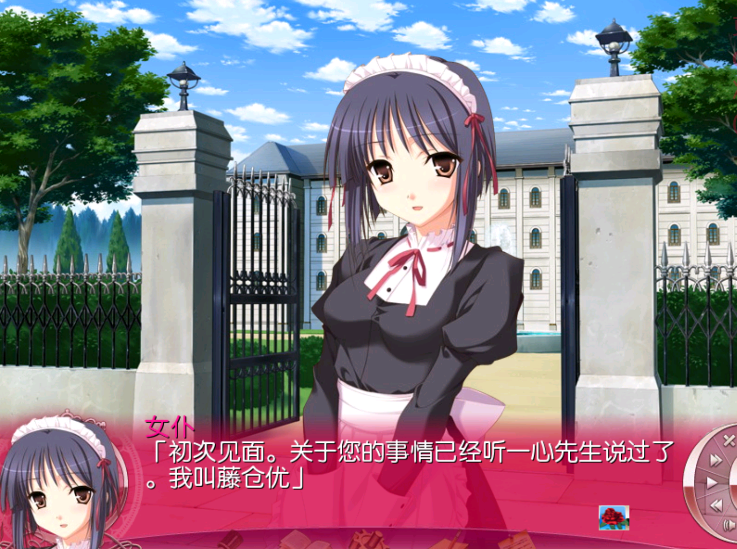
Task: Hide the dialogue window with the X button
Action: (729, 438)
